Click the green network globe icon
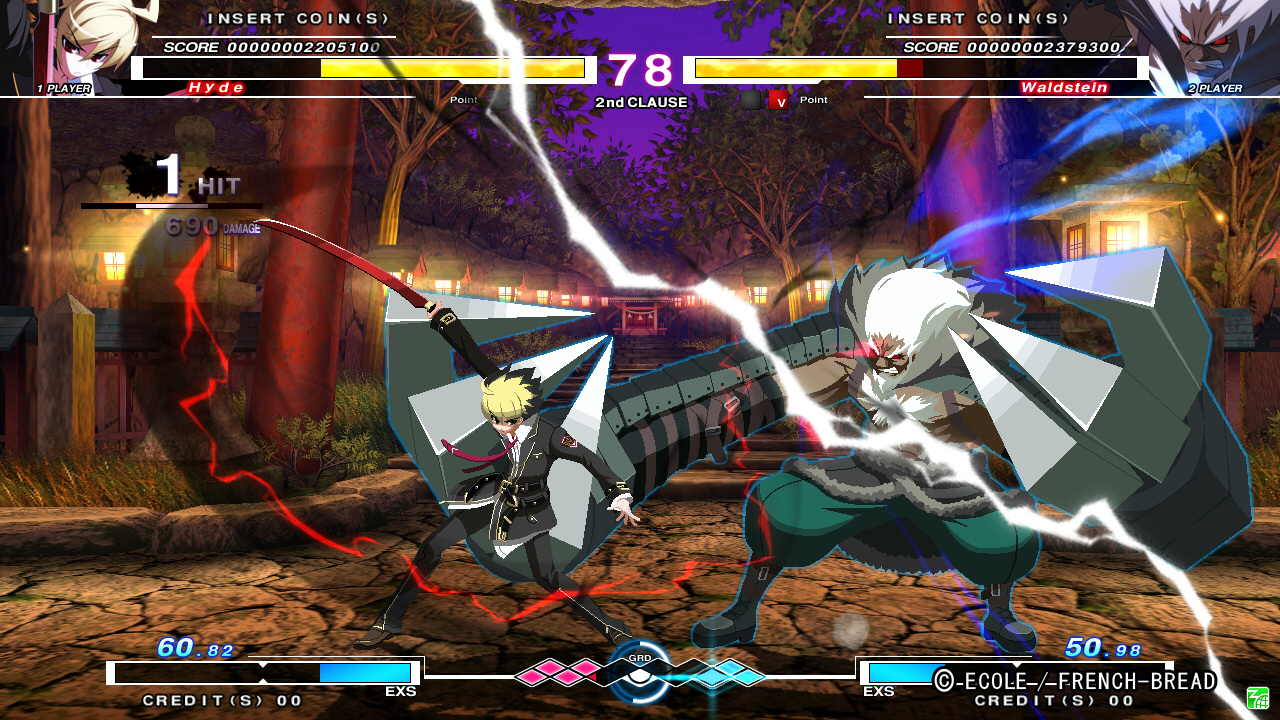 [1256, 696]
